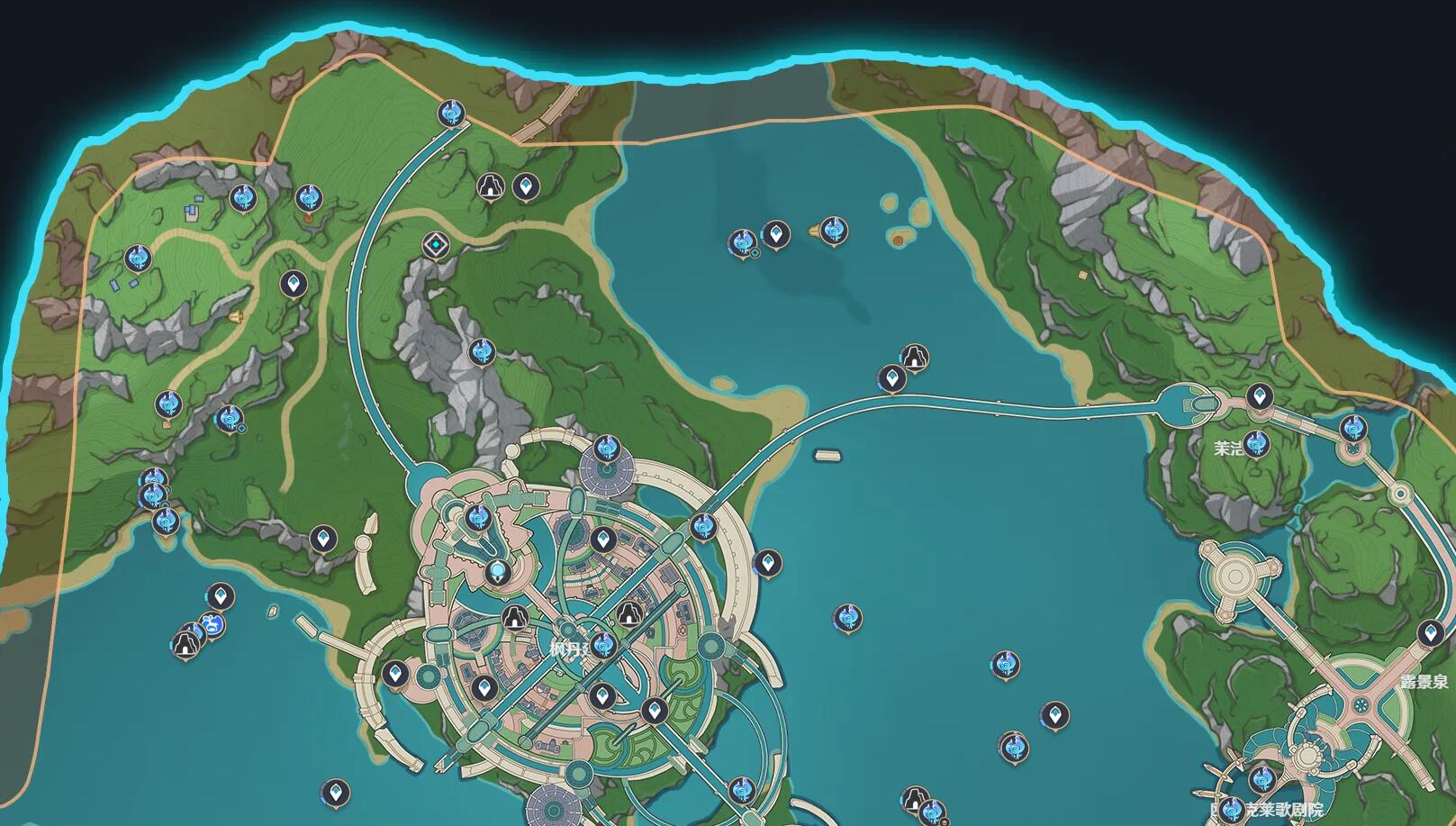Select the cyan diamond map marker
Image resolution: width=1456 pixels, height=826 pixels.
coord(436,244)
